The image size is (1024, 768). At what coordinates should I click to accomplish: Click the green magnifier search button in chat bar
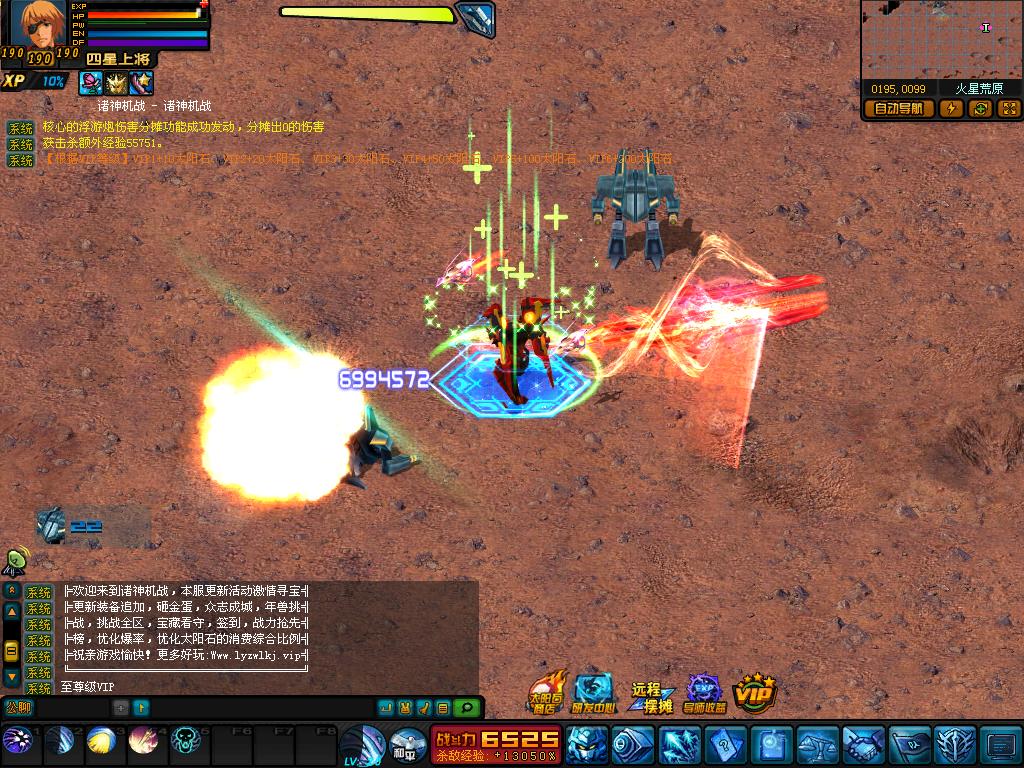[x=465, y=708]
